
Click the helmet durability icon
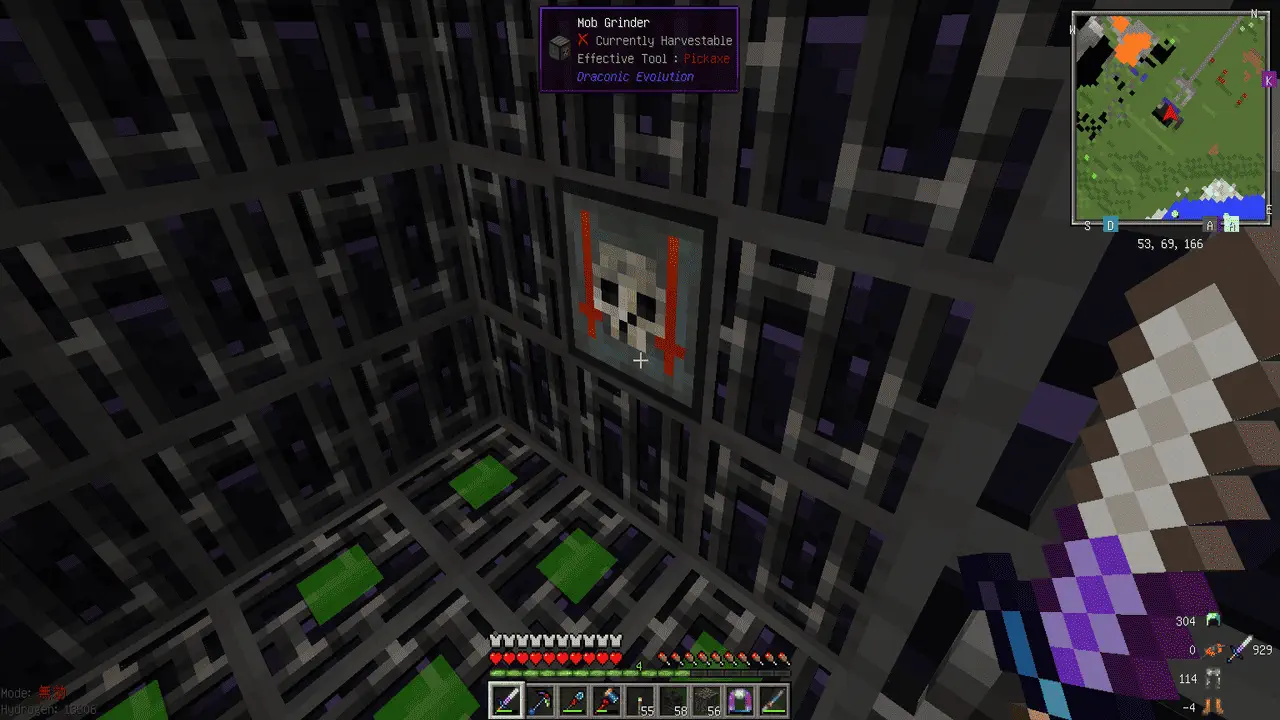click(1214, 621)
